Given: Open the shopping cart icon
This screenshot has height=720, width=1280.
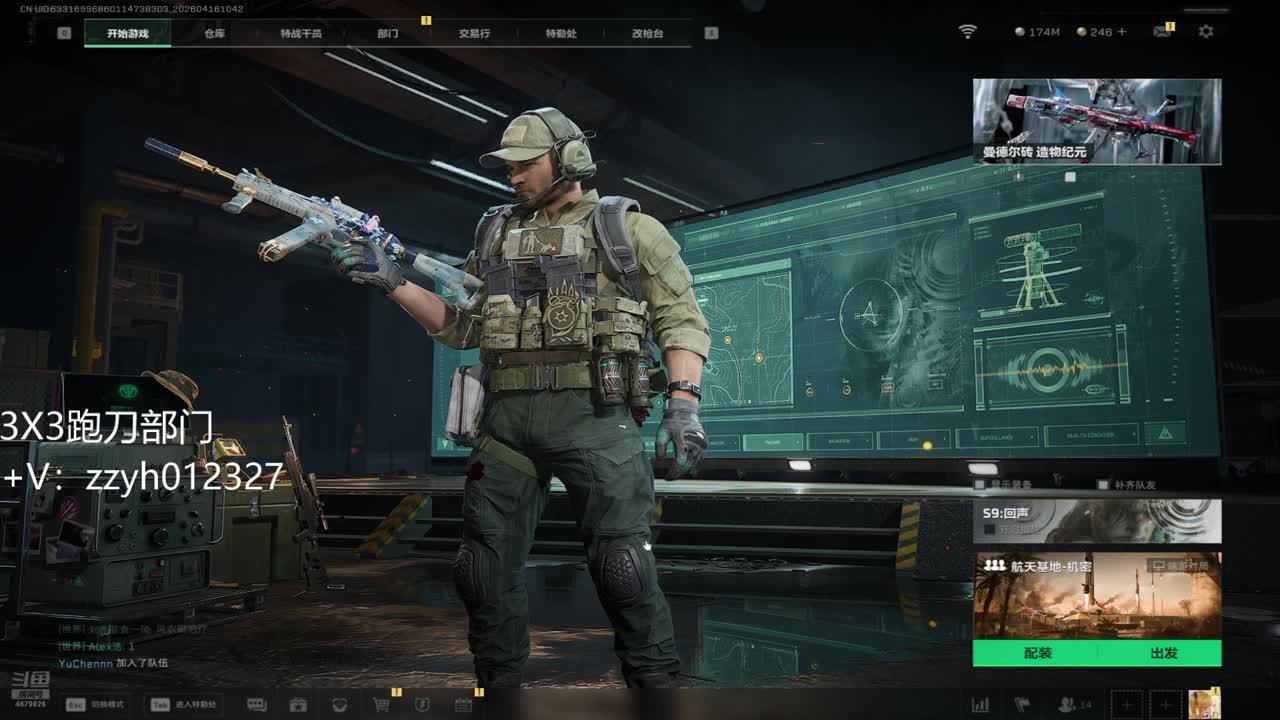Looking at the screenshot, I should pyautogui.click(x=381, y=704).
